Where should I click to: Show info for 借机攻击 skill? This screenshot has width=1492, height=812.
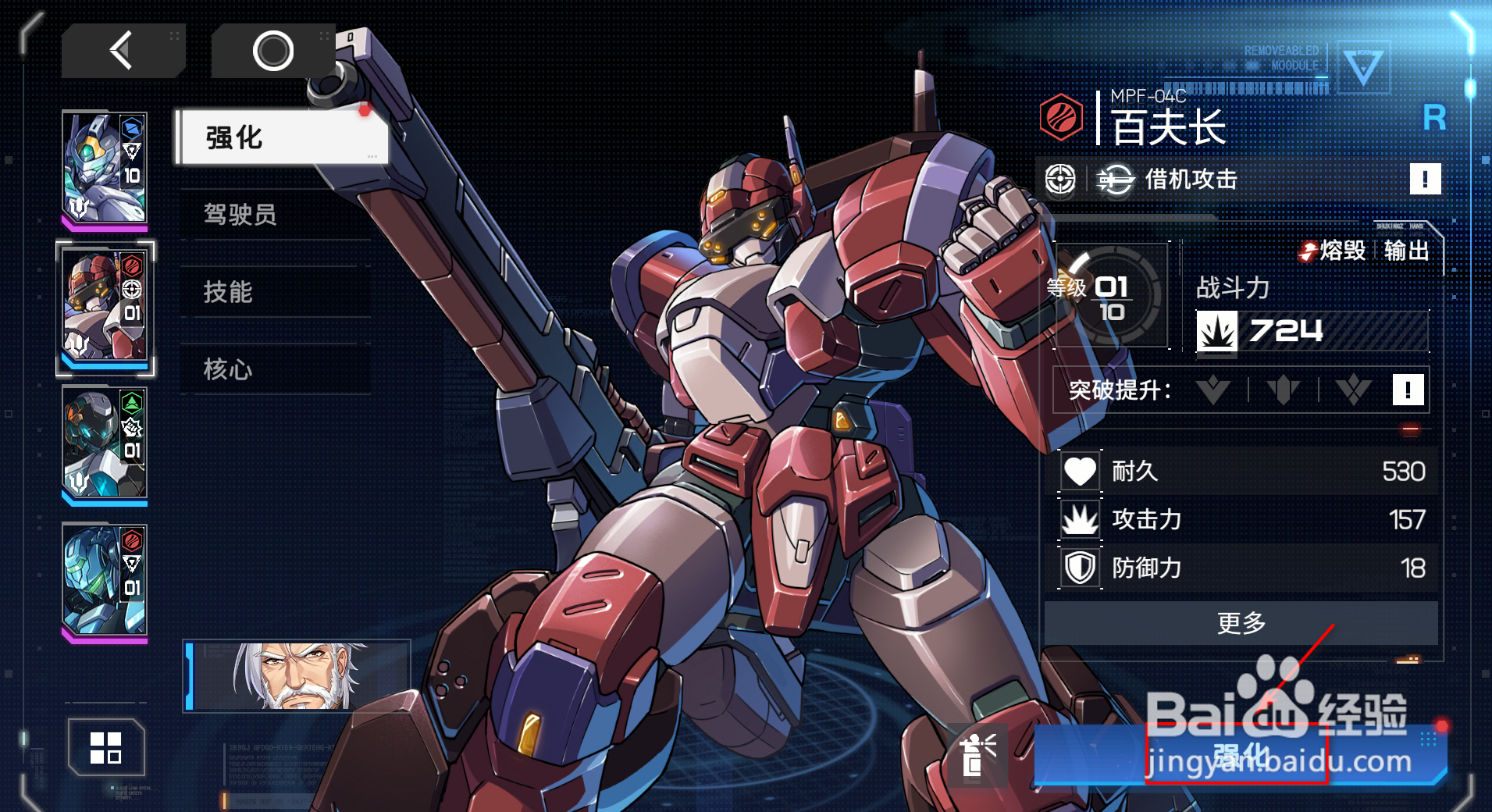1424,180
